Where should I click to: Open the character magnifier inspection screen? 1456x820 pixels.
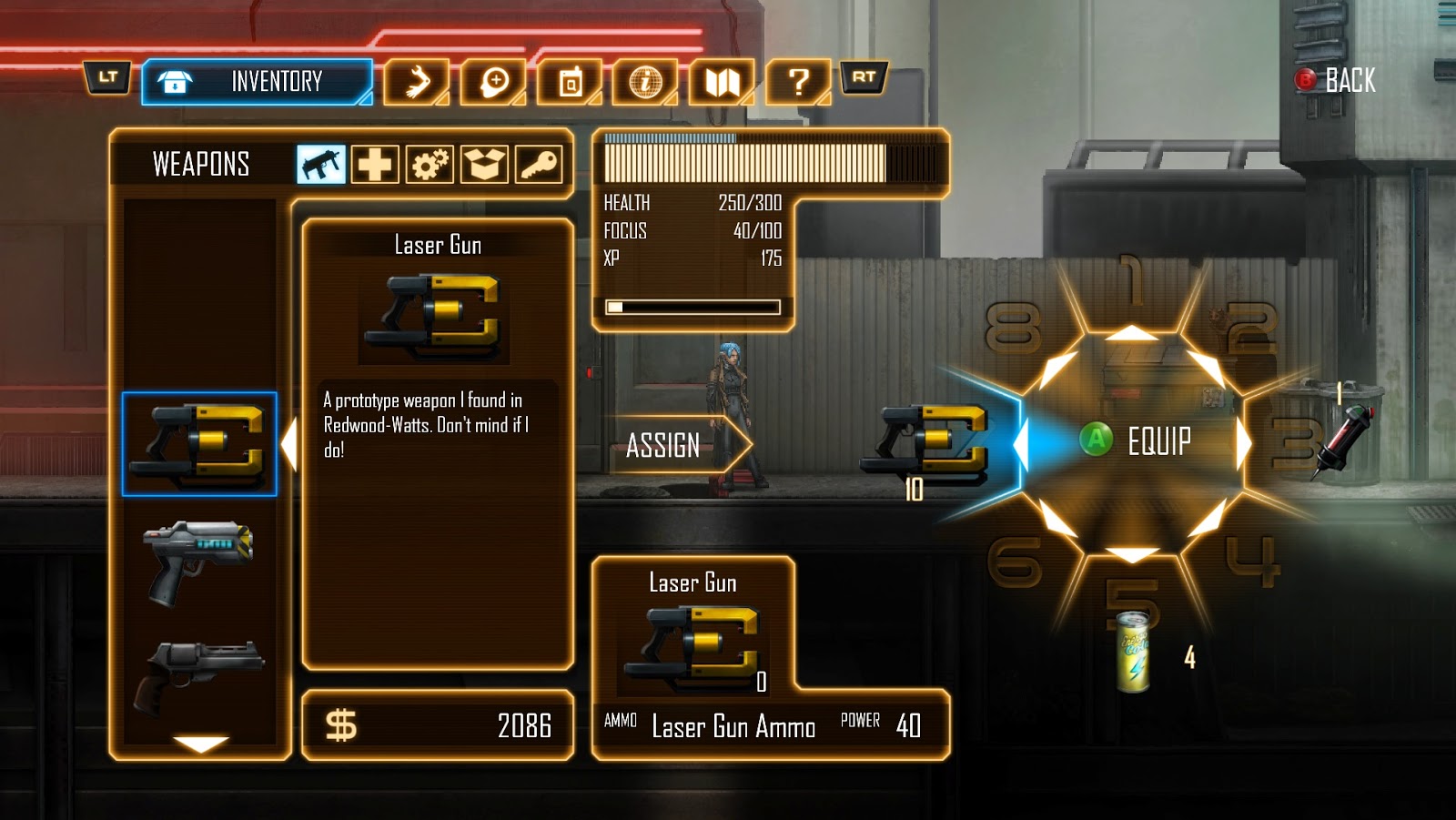click(x=492, y=81)
